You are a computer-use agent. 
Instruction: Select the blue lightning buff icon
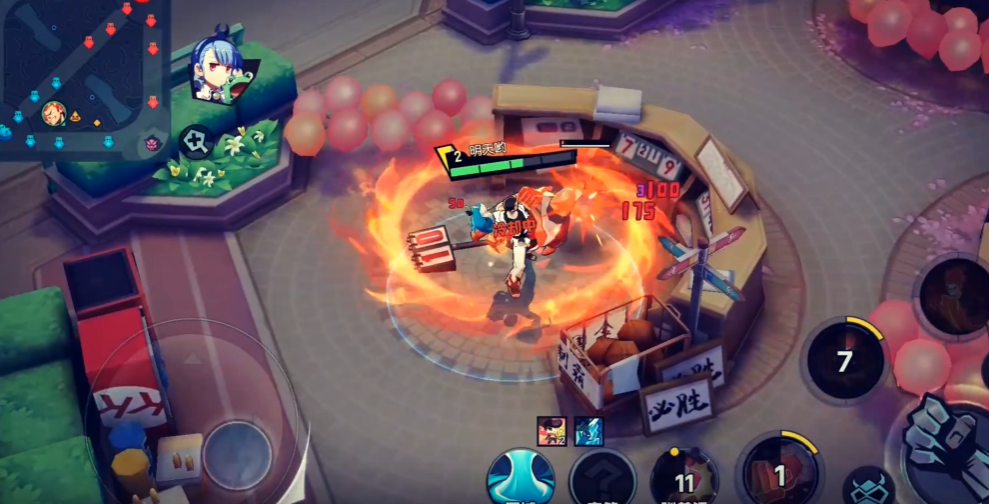(589, 431)
